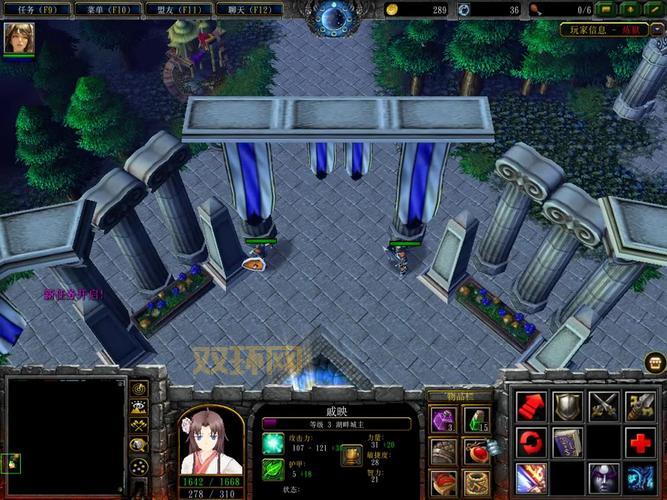Click the red cross hero skills button

point(639,441)
